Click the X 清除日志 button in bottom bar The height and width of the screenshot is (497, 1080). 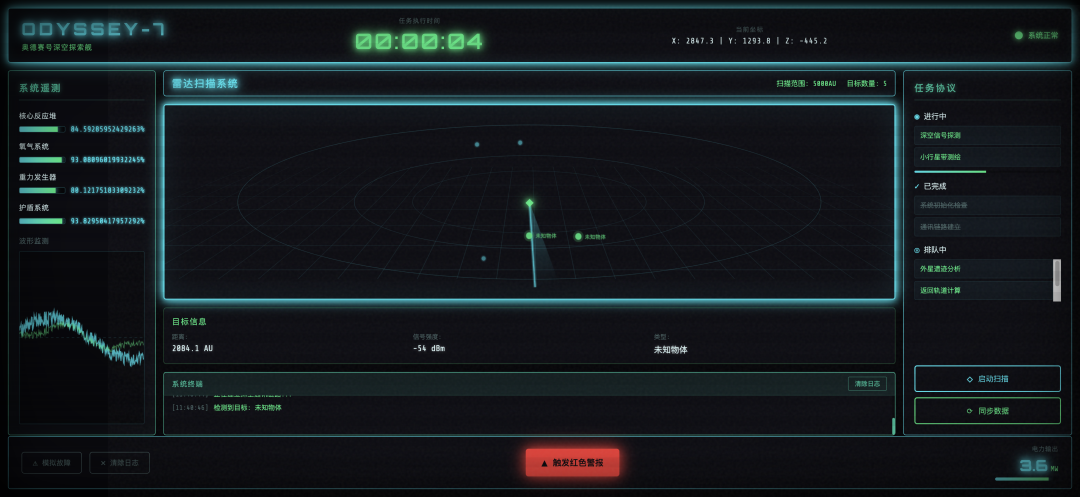coord(119,463)
